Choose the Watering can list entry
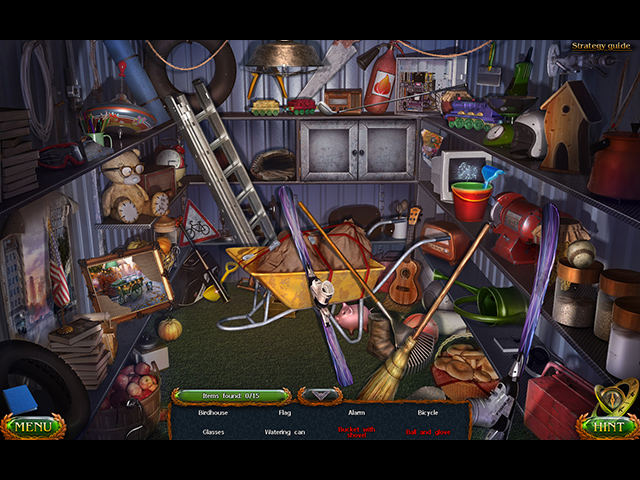Screen dimensions: 640x480 [x=285, y=432]
